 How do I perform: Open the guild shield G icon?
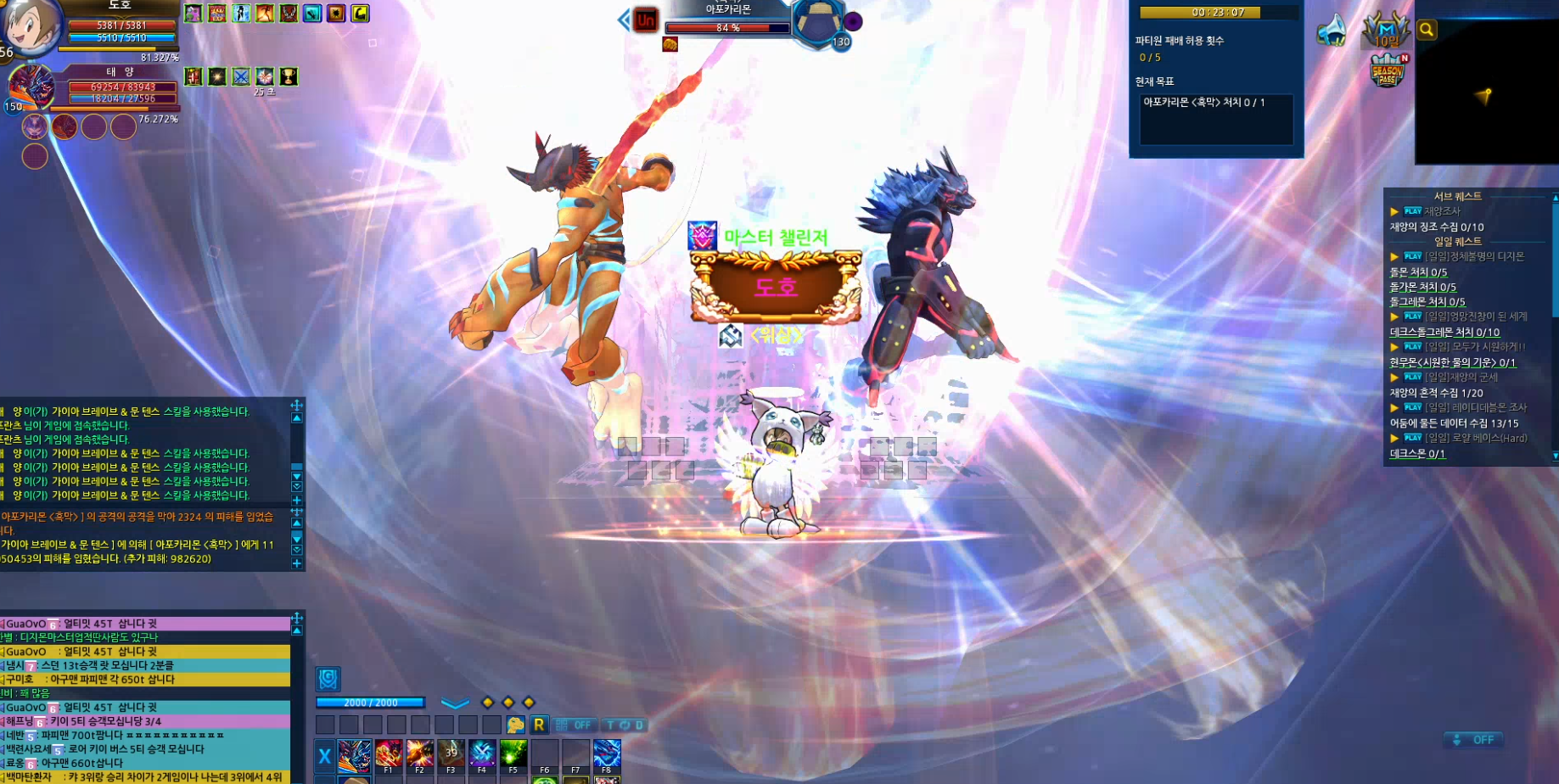click(328, 679)
